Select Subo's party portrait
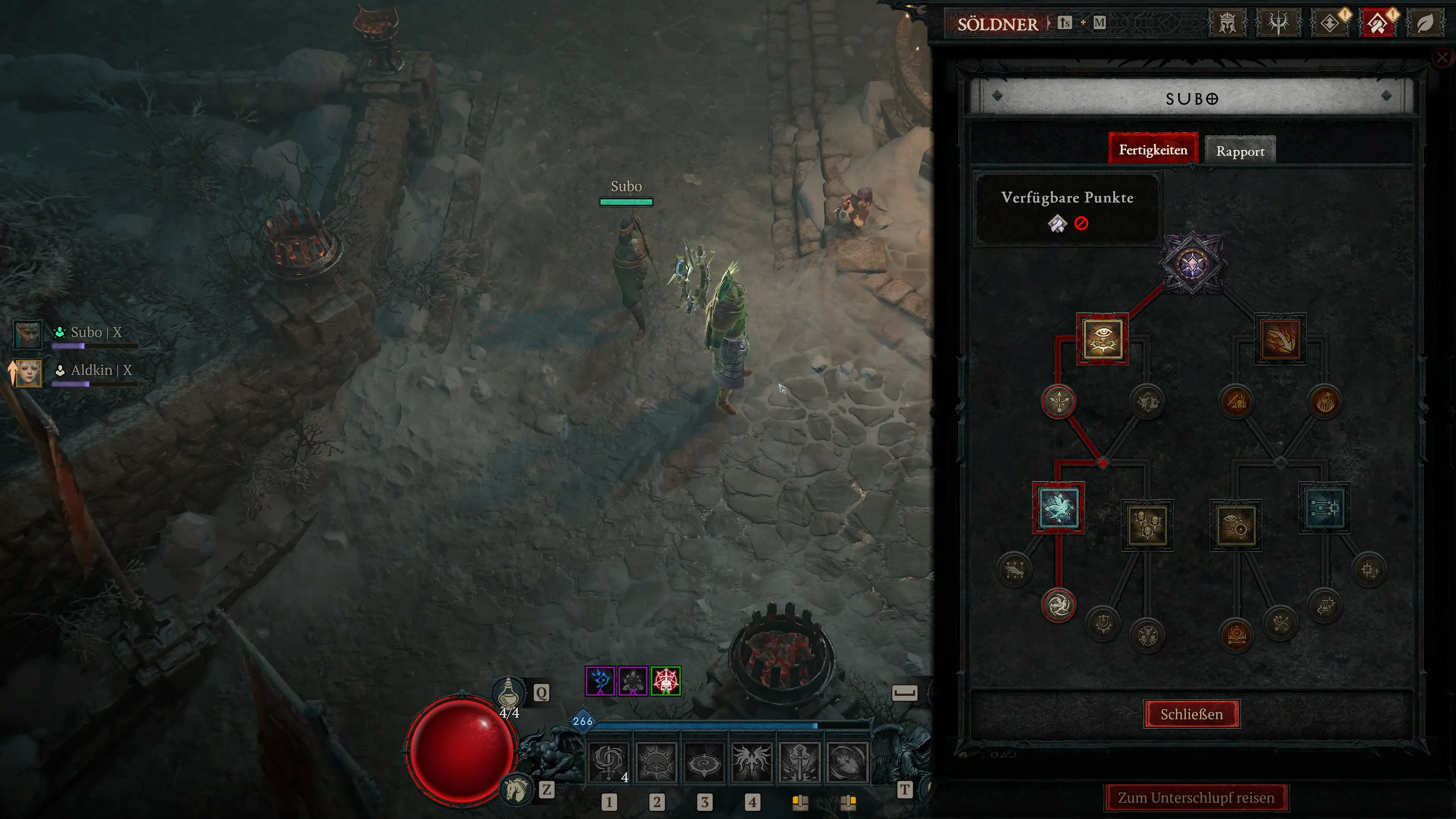The height and width of the screenshot is (819, 1456). (27, 334)
